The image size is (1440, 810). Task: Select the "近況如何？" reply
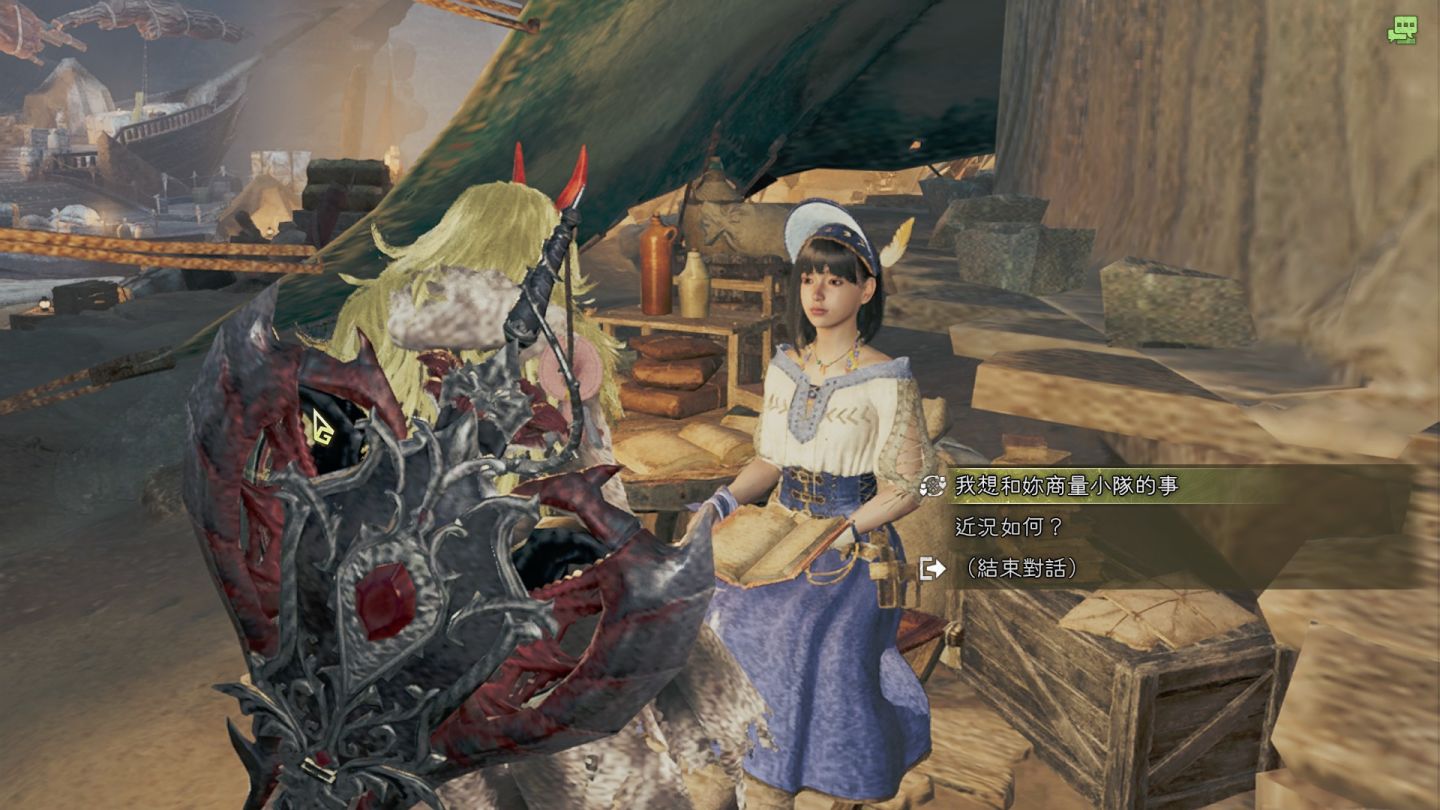click(1009, 527)
